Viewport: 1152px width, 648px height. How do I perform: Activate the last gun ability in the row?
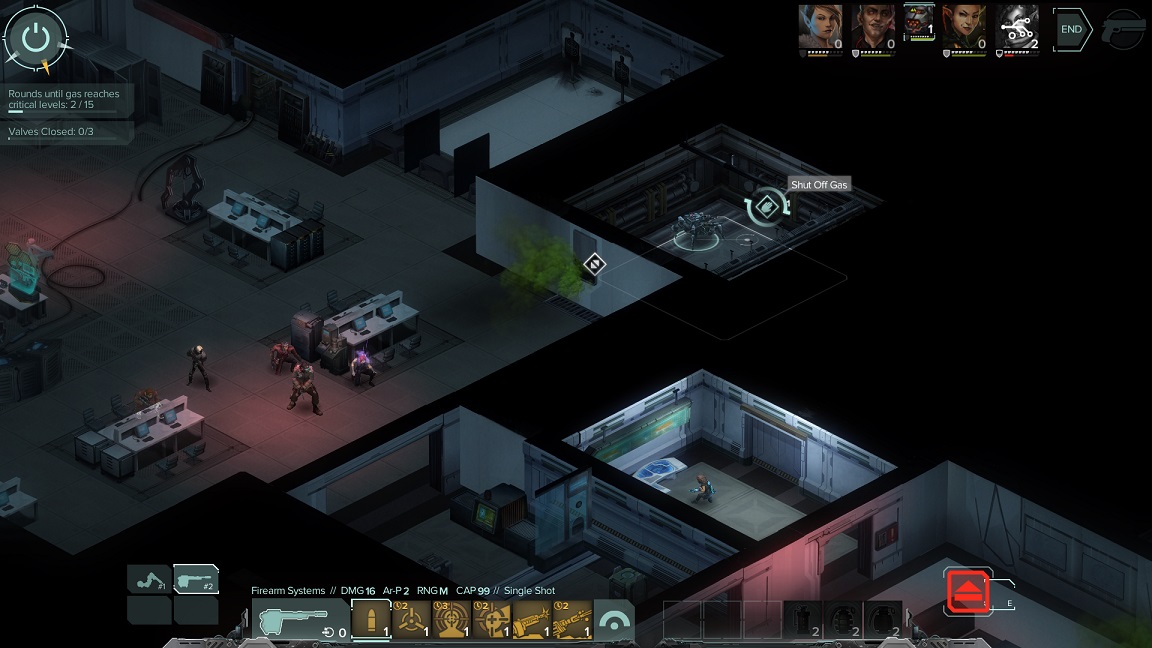(x=571, y=620)
